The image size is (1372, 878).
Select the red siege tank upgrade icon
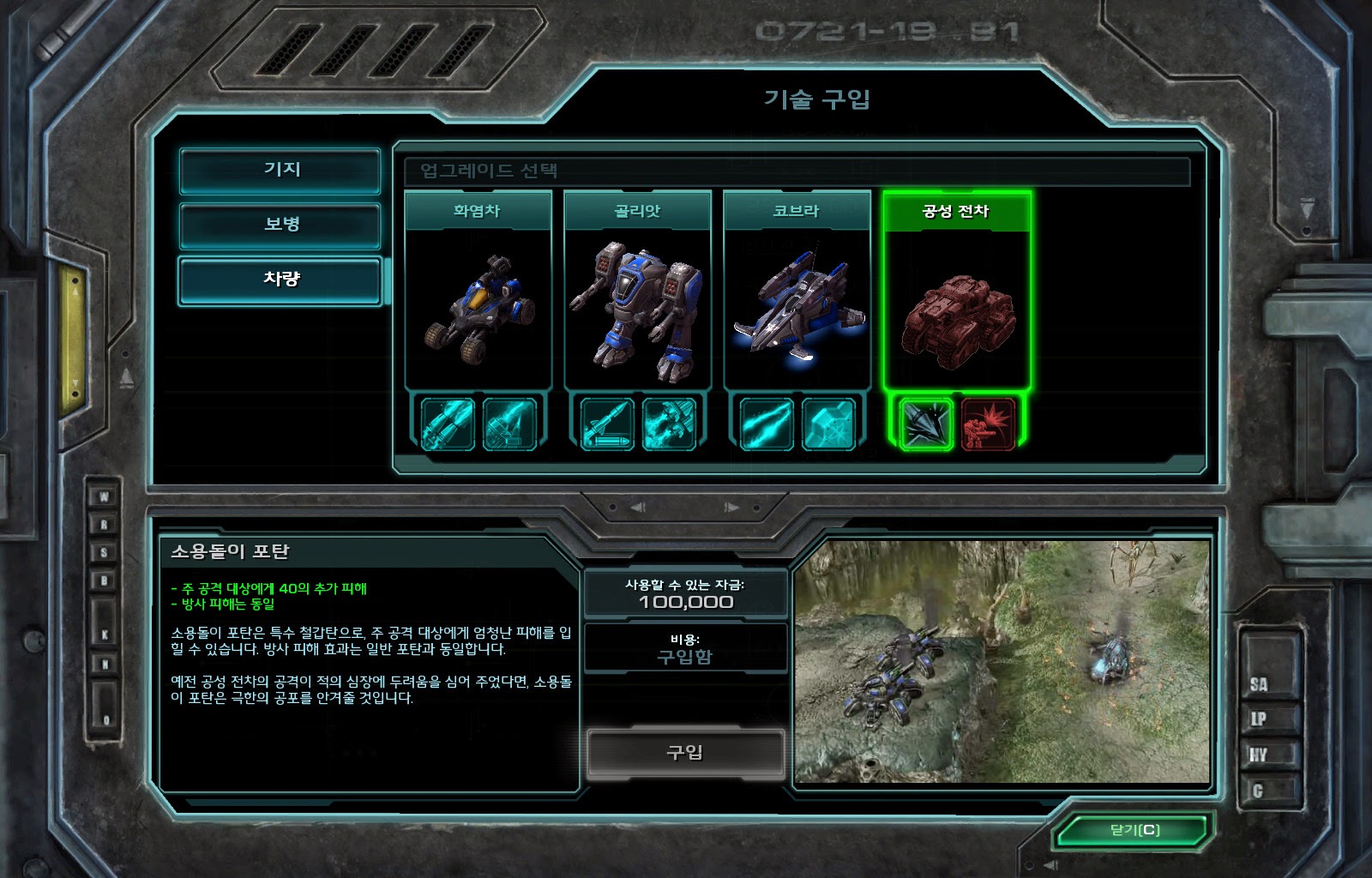[x=988, y=424]
